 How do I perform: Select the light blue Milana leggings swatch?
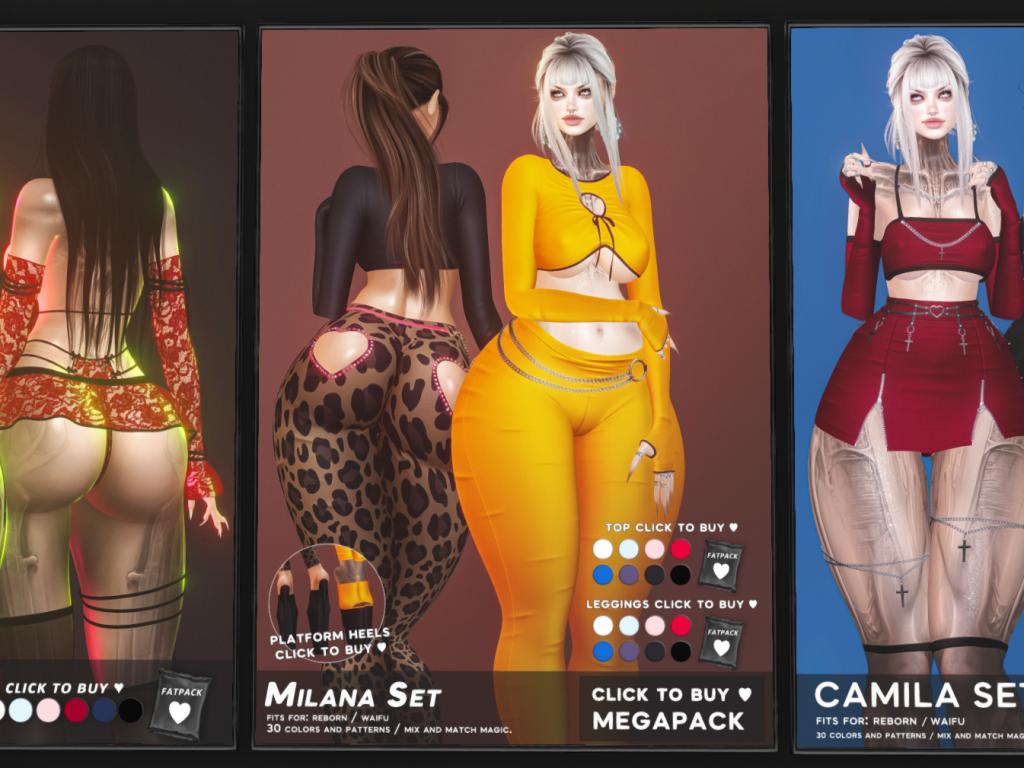[x=628, y=626]
